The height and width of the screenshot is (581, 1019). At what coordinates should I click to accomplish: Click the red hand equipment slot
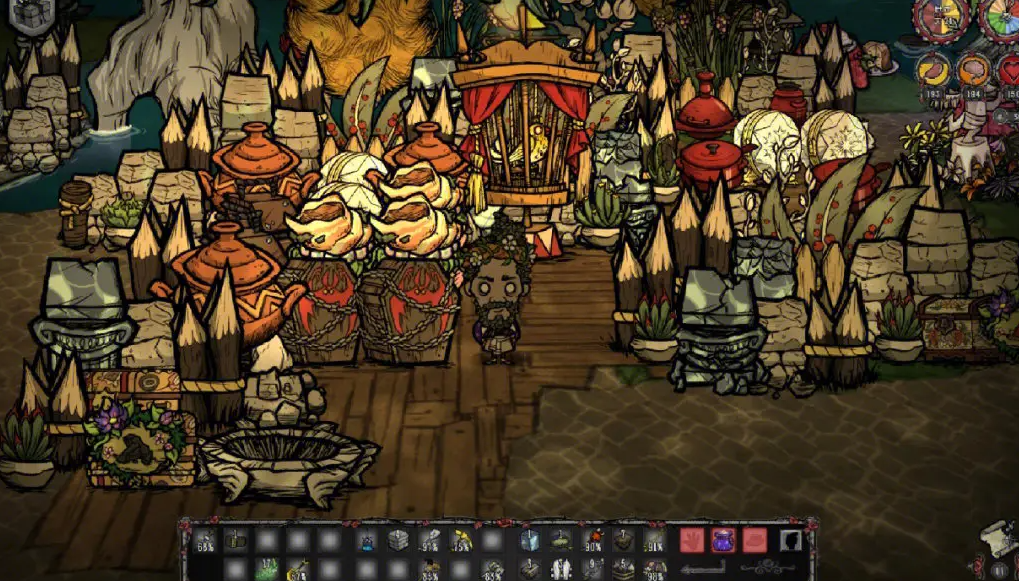(692, 541)
